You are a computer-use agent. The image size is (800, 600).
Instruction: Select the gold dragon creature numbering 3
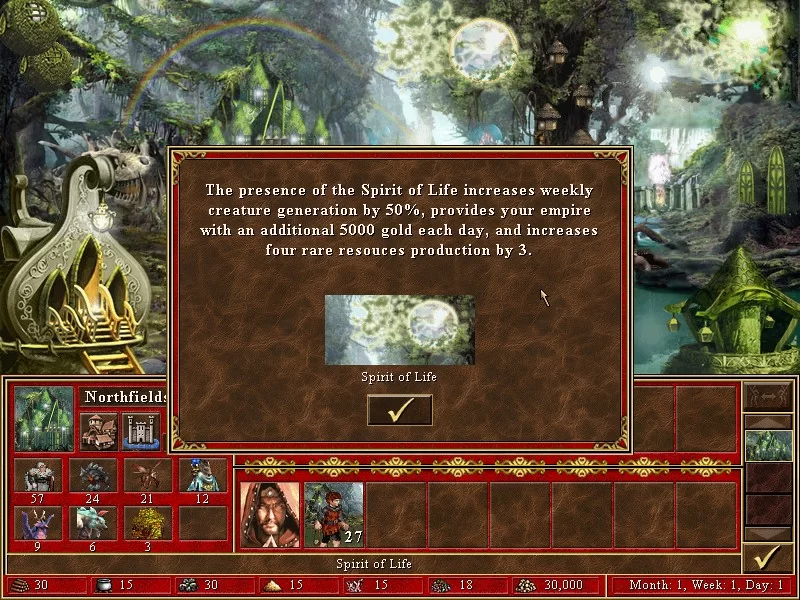[147, 523]
